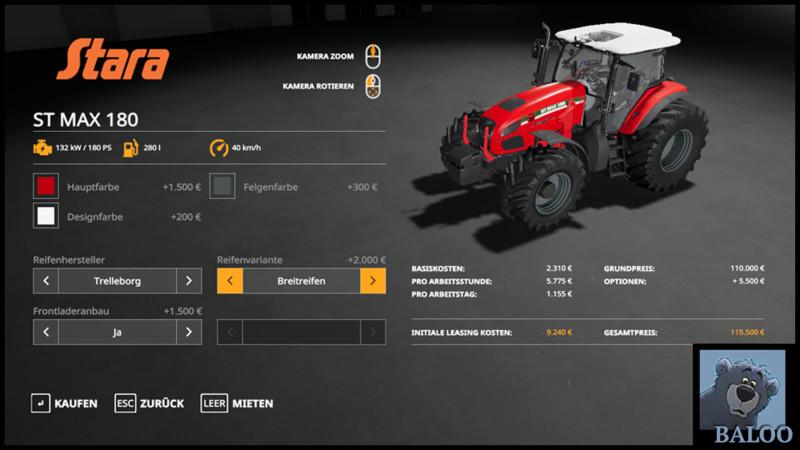Select next Reifenvariante tire option

tap(373, 281)
